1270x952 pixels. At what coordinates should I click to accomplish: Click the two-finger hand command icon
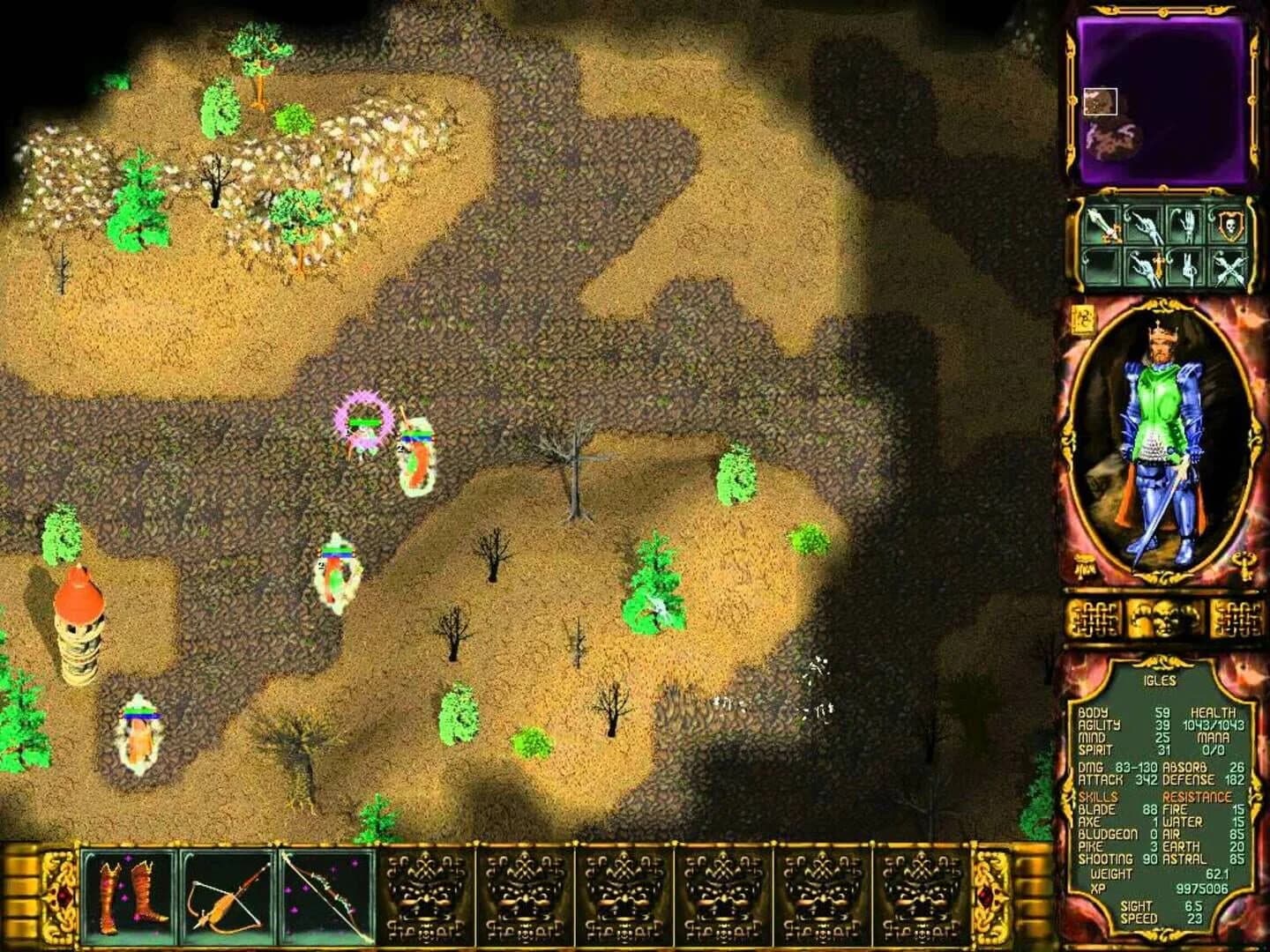tap(1189, 267)
